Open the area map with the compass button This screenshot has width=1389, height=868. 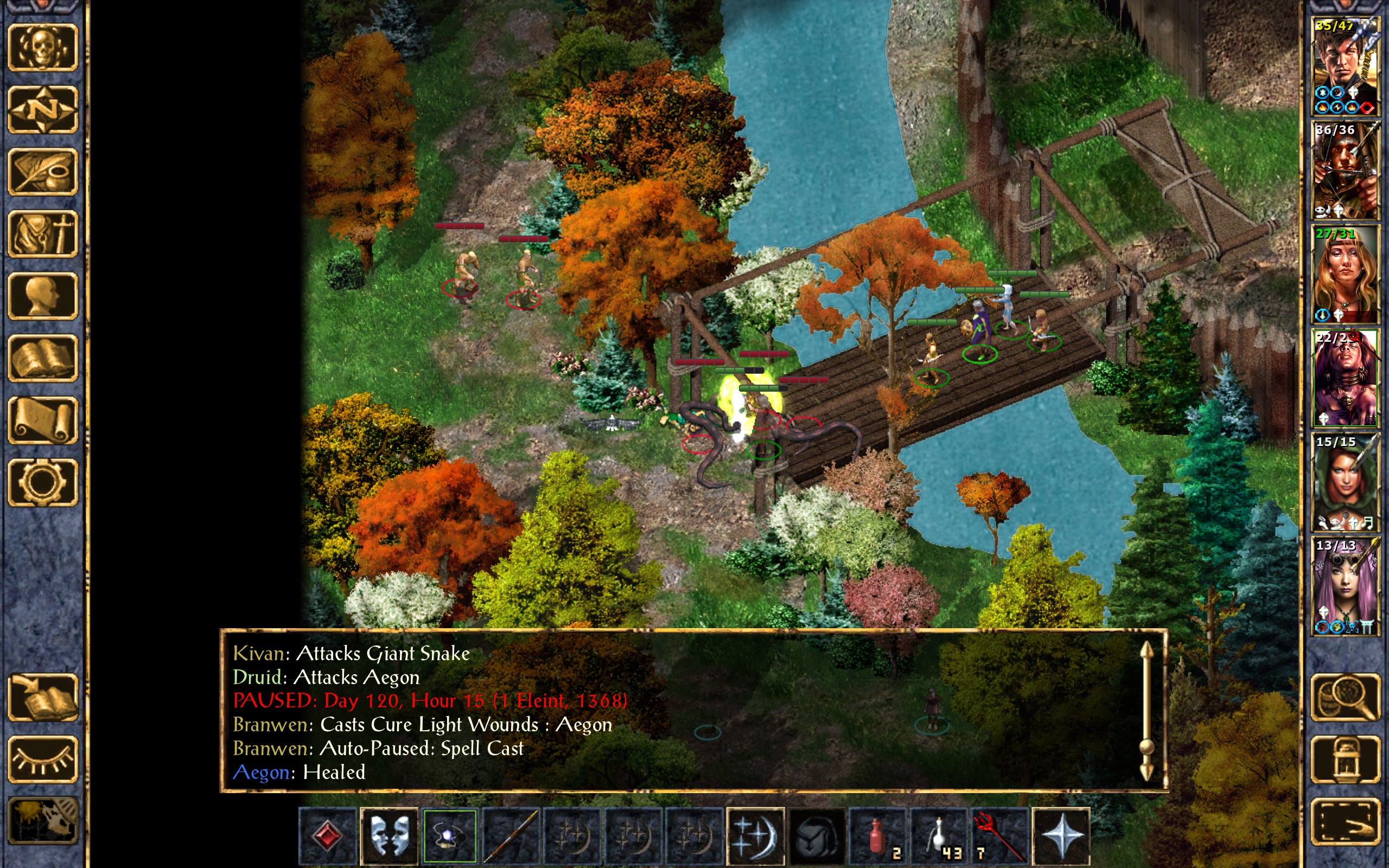[x=42, y=109]
